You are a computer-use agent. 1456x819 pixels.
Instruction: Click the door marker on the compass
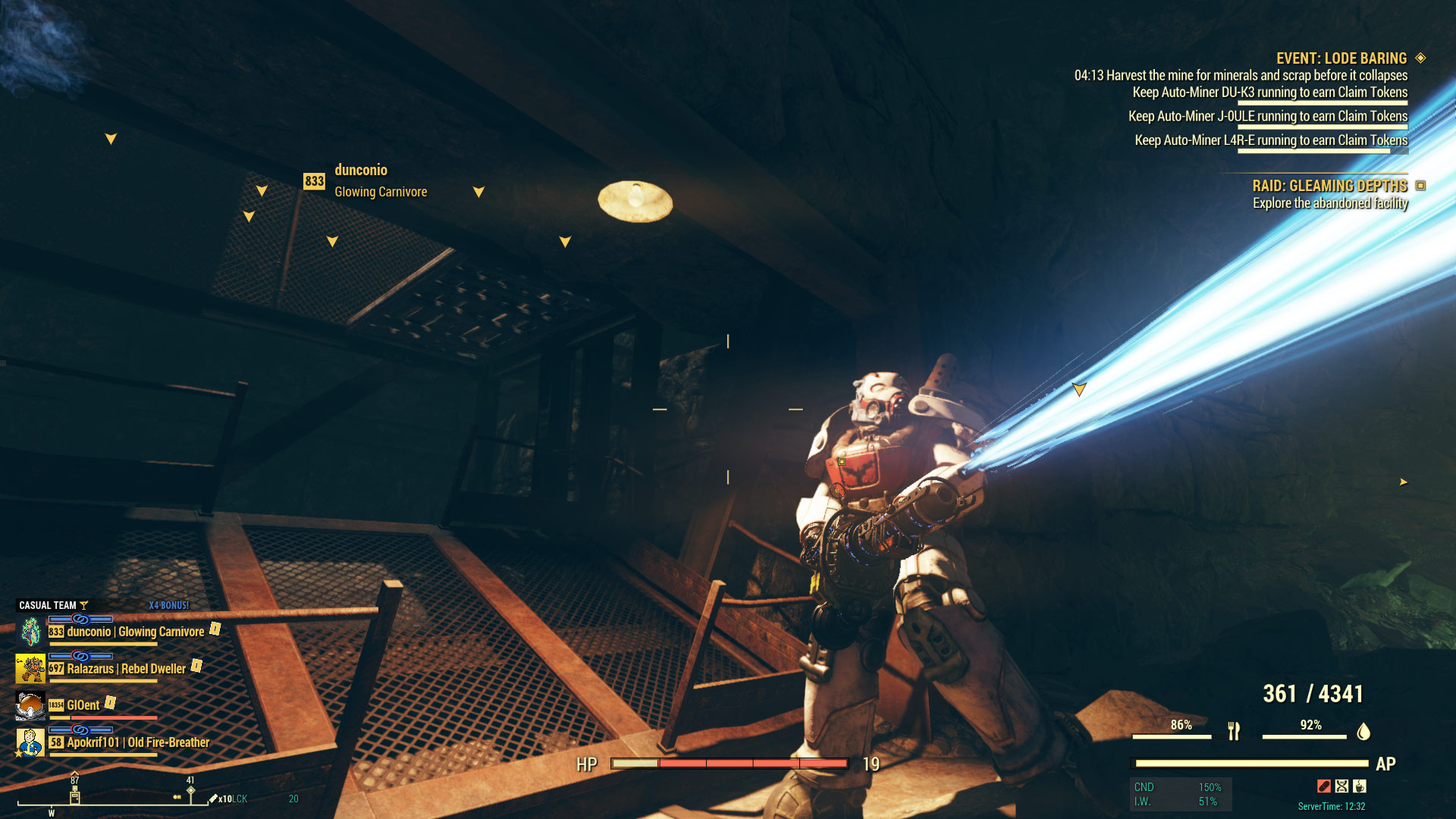coord(74,796)
